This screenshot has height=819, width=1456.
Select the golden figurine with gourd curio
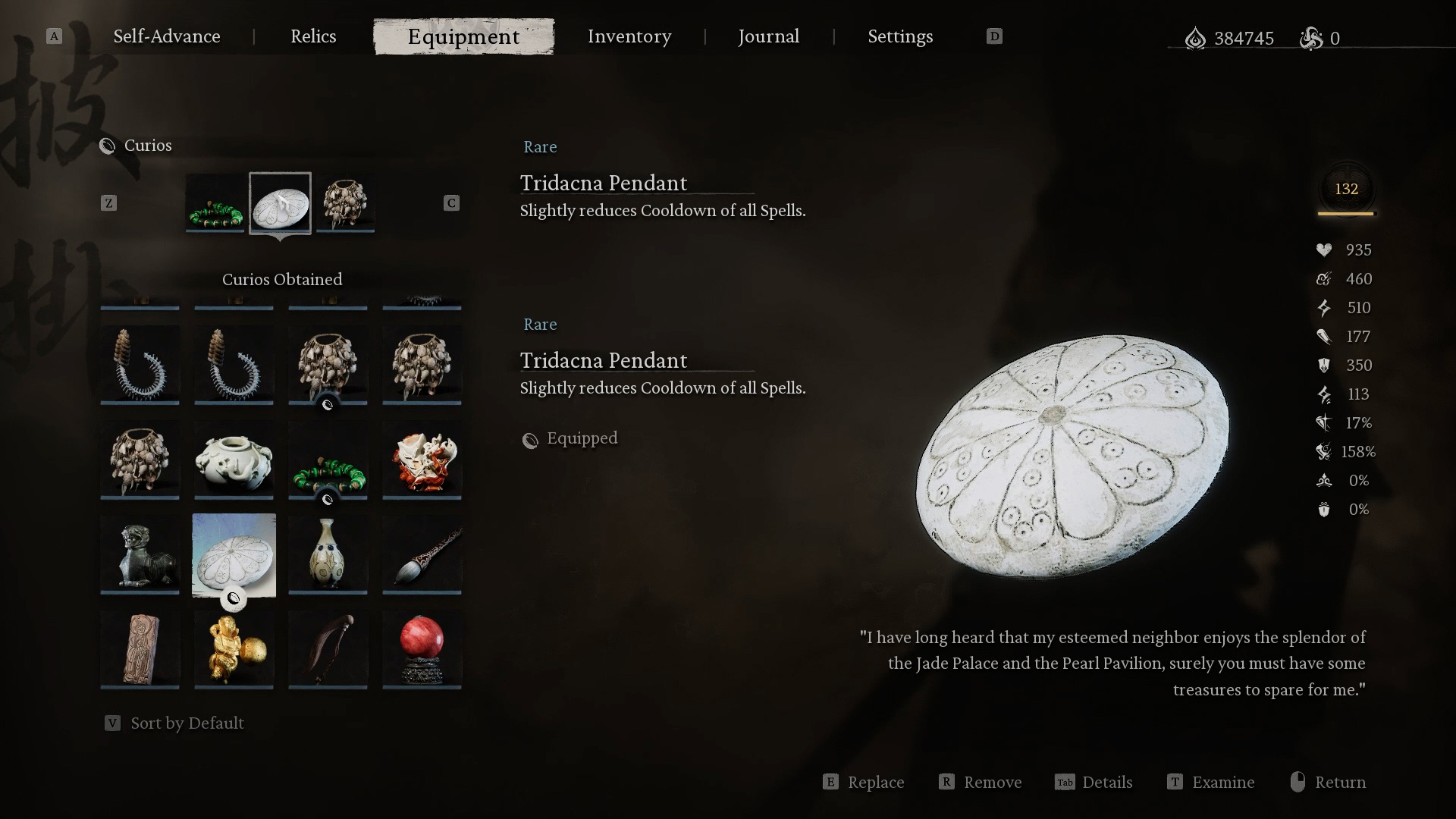(234, 649)
